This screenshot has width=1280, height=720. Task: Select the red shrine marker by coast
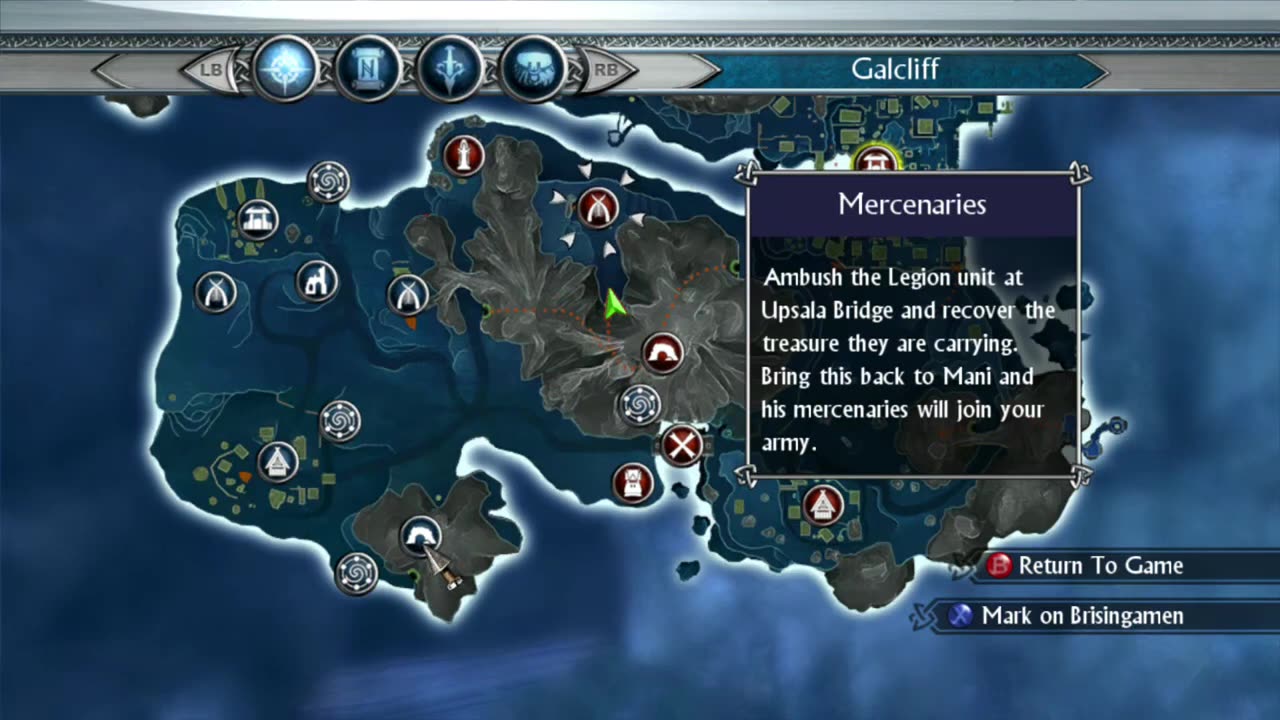pyautogui.click(x=632, y=483)
